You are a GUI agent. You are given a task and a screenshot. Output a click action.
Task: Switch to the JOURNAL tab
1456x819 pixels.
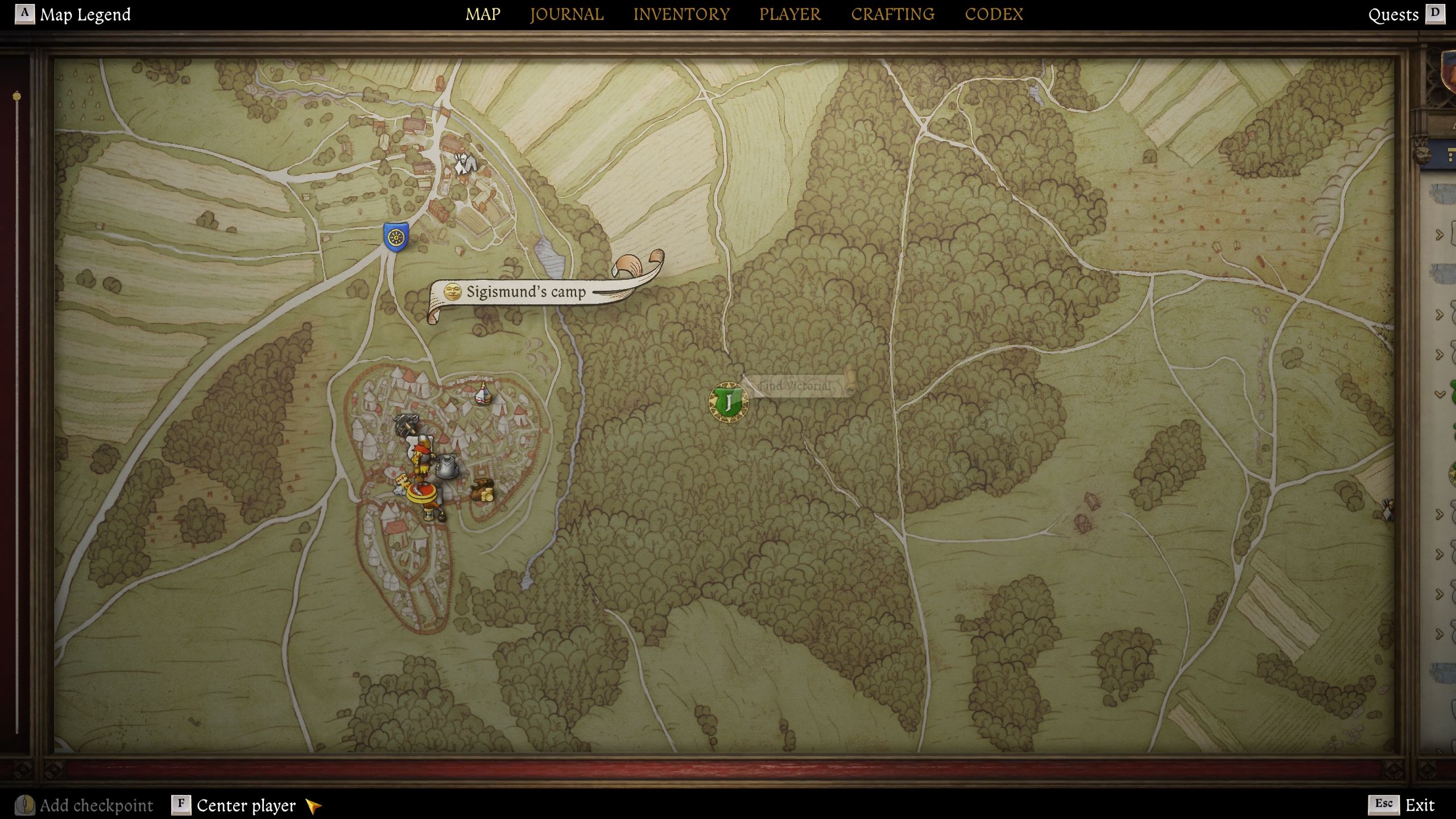pyautogui.click(x=566, y=14)
